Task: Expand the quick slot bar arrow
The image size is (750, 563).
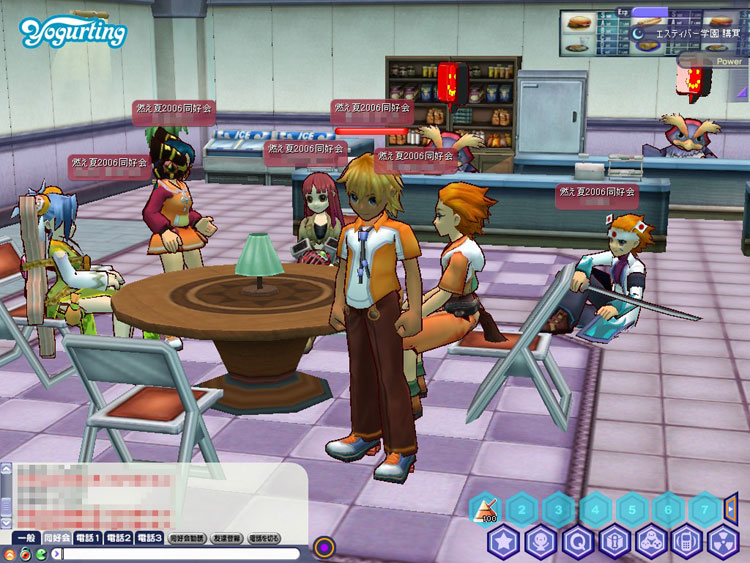Action: 731,508
